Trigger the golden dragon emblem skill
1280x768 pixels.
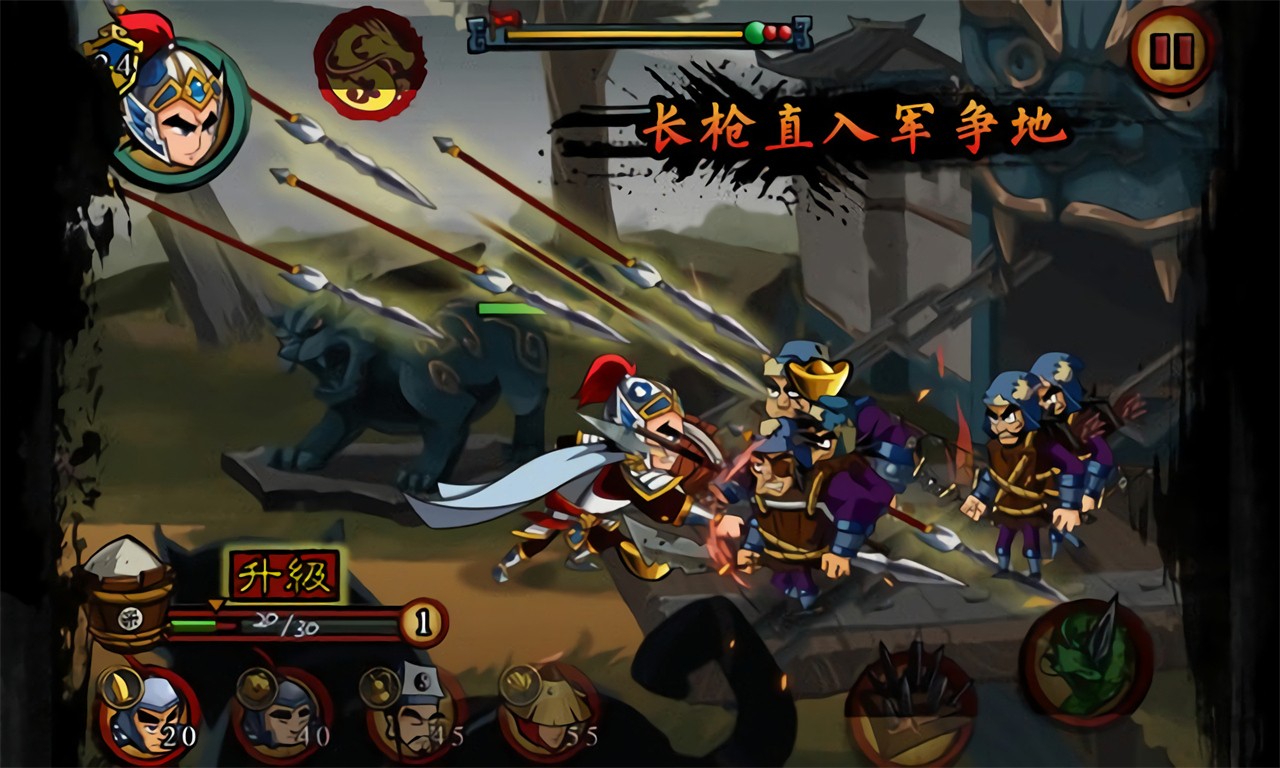[x=369, y=63]
